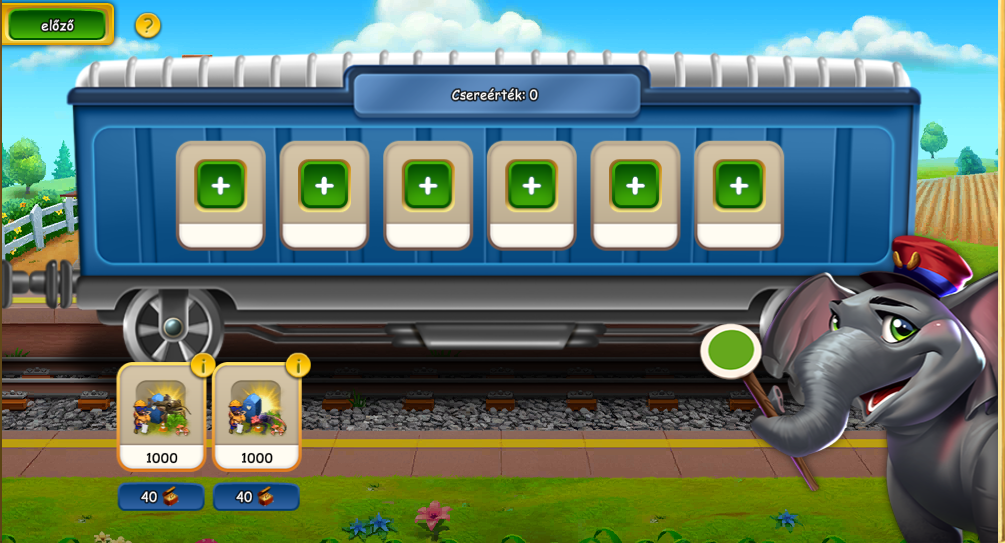Buy red lizard card for 40 chests
Viewport: 1005px width, 543px height.
256,497
